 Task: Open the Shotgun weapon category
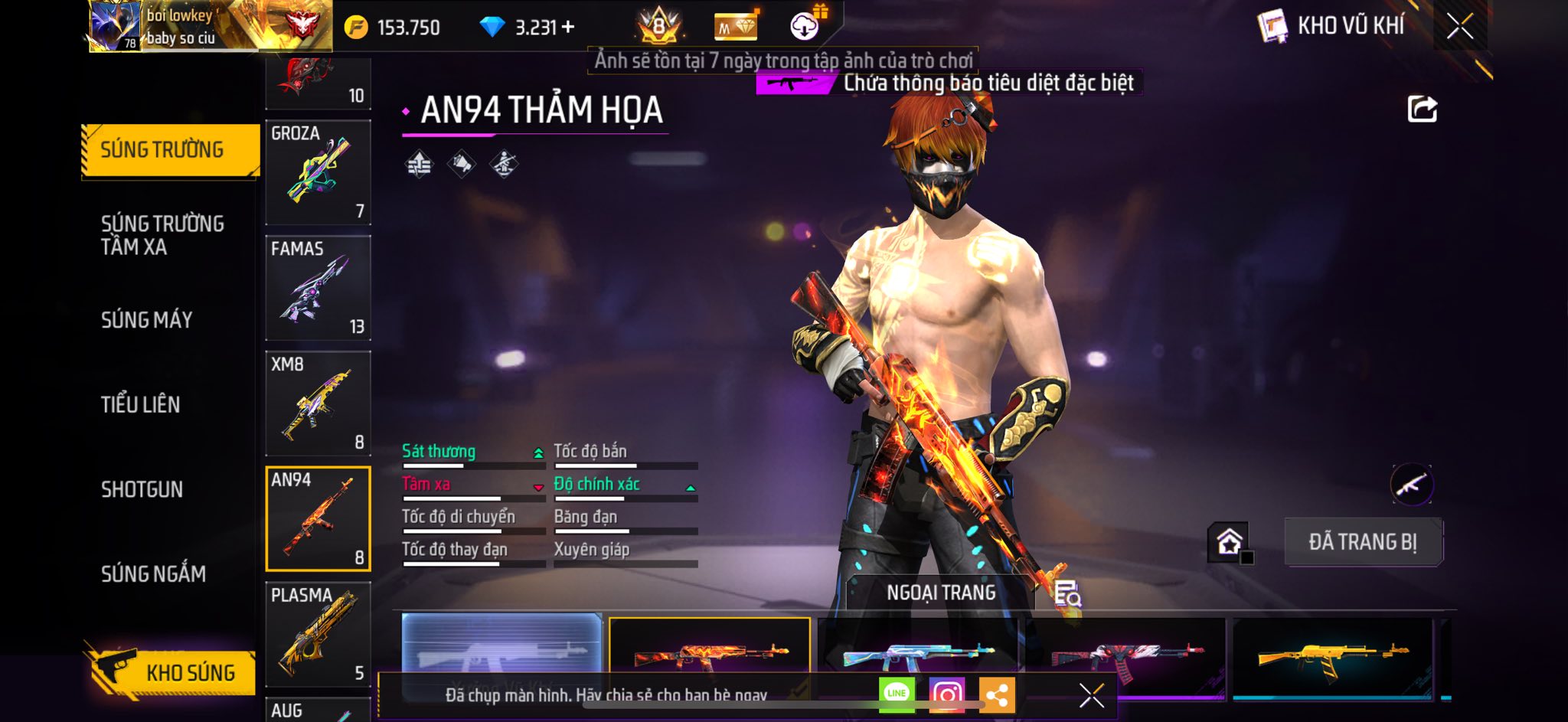pos(142,489)
